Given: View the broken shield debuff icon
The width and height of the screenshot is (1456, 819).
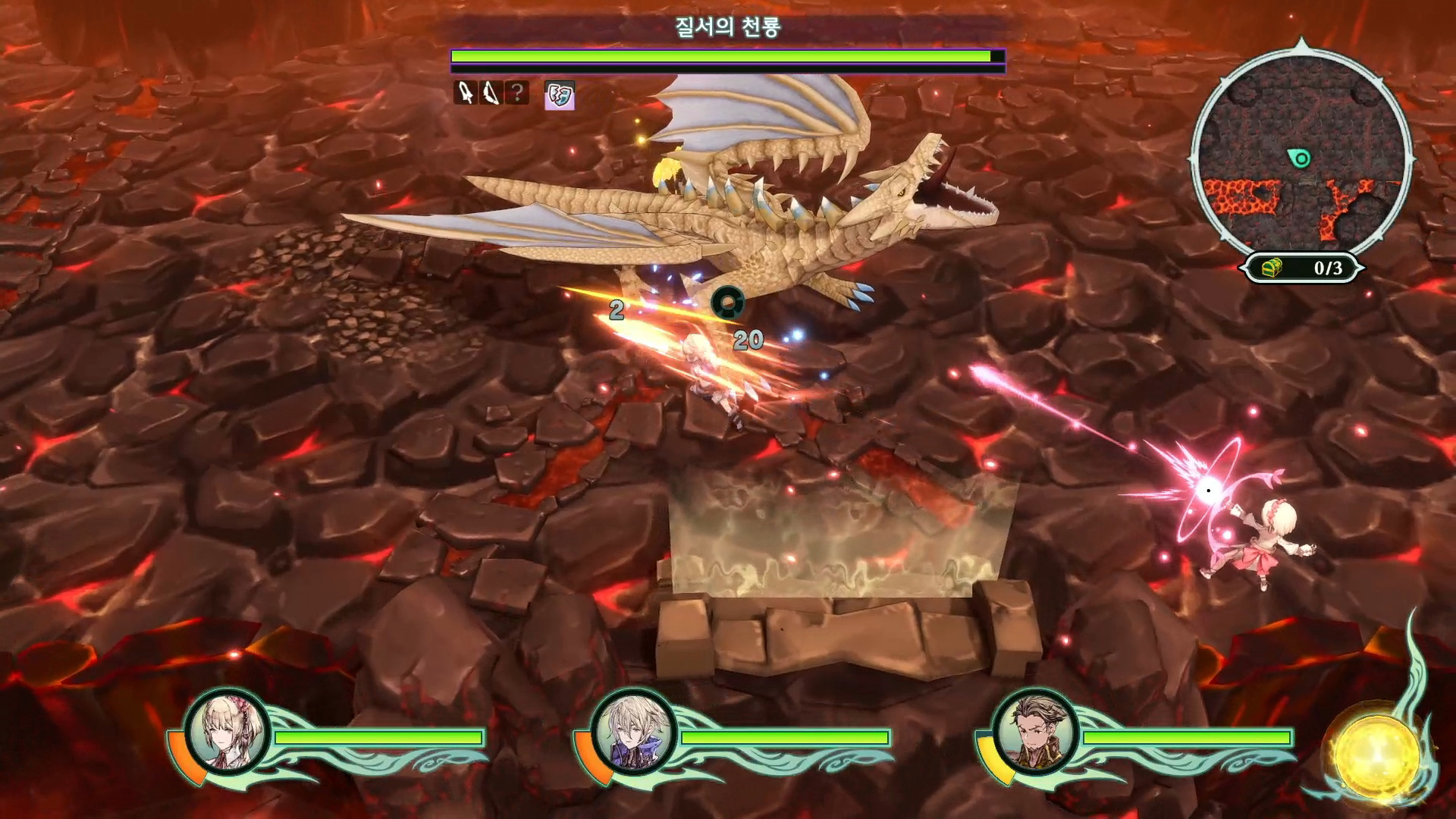Looking at the screenshot, I should [x=560, y=95].
